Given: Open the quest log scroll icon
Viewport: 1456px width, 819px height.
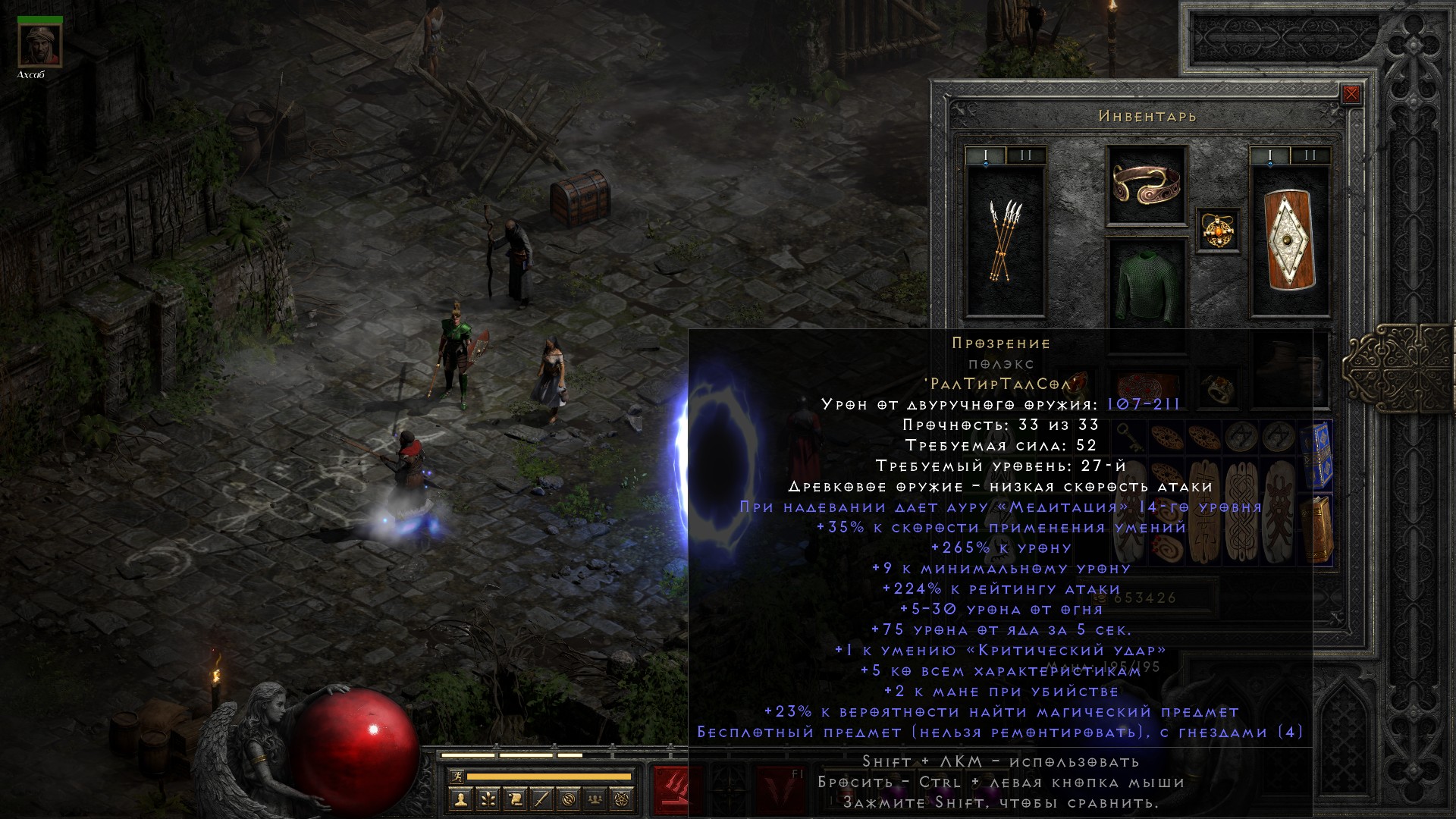Looking at the screenshot, I should [515, 799].
